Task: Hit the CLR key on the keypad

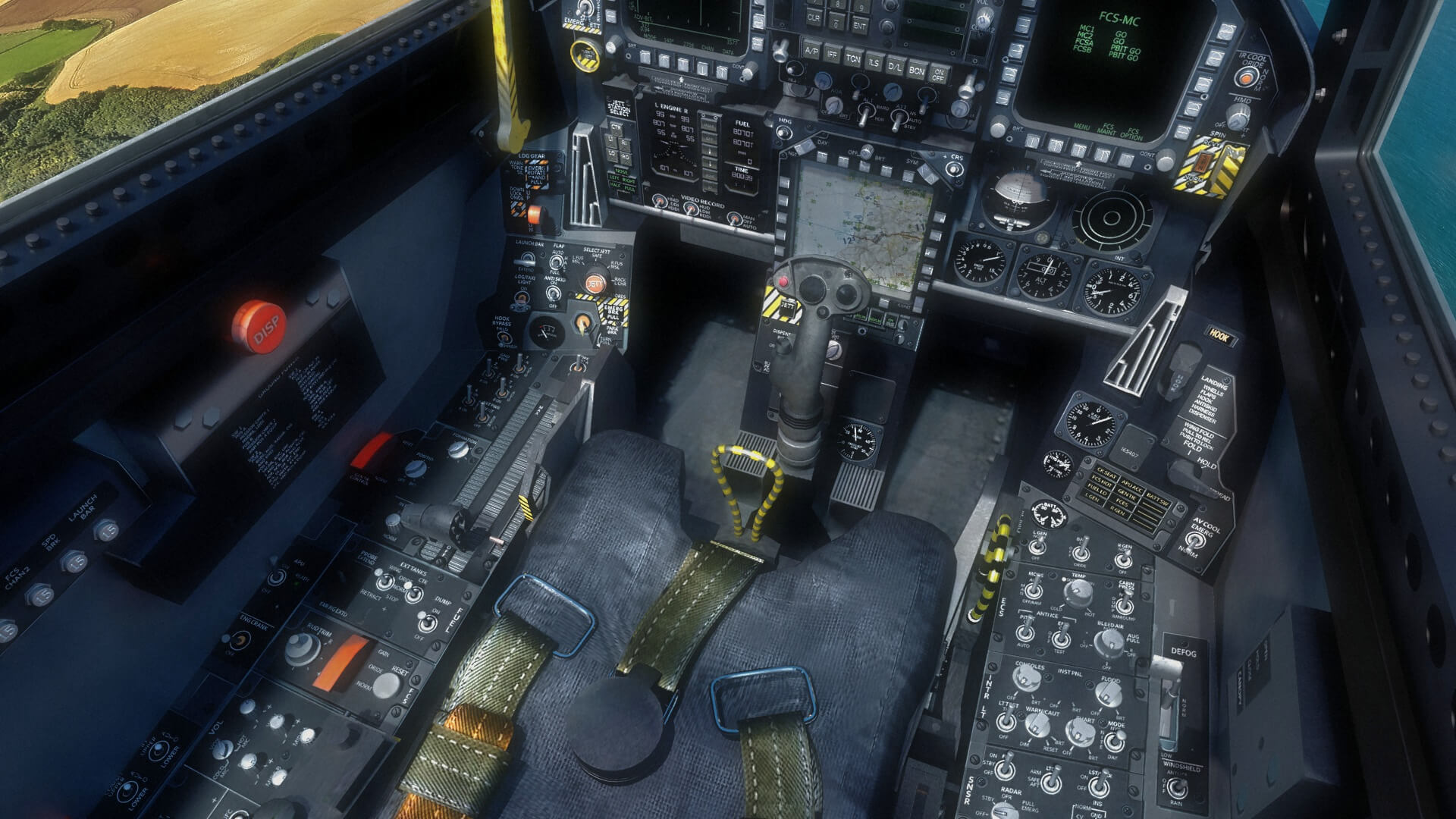Action: coord(814,16)
